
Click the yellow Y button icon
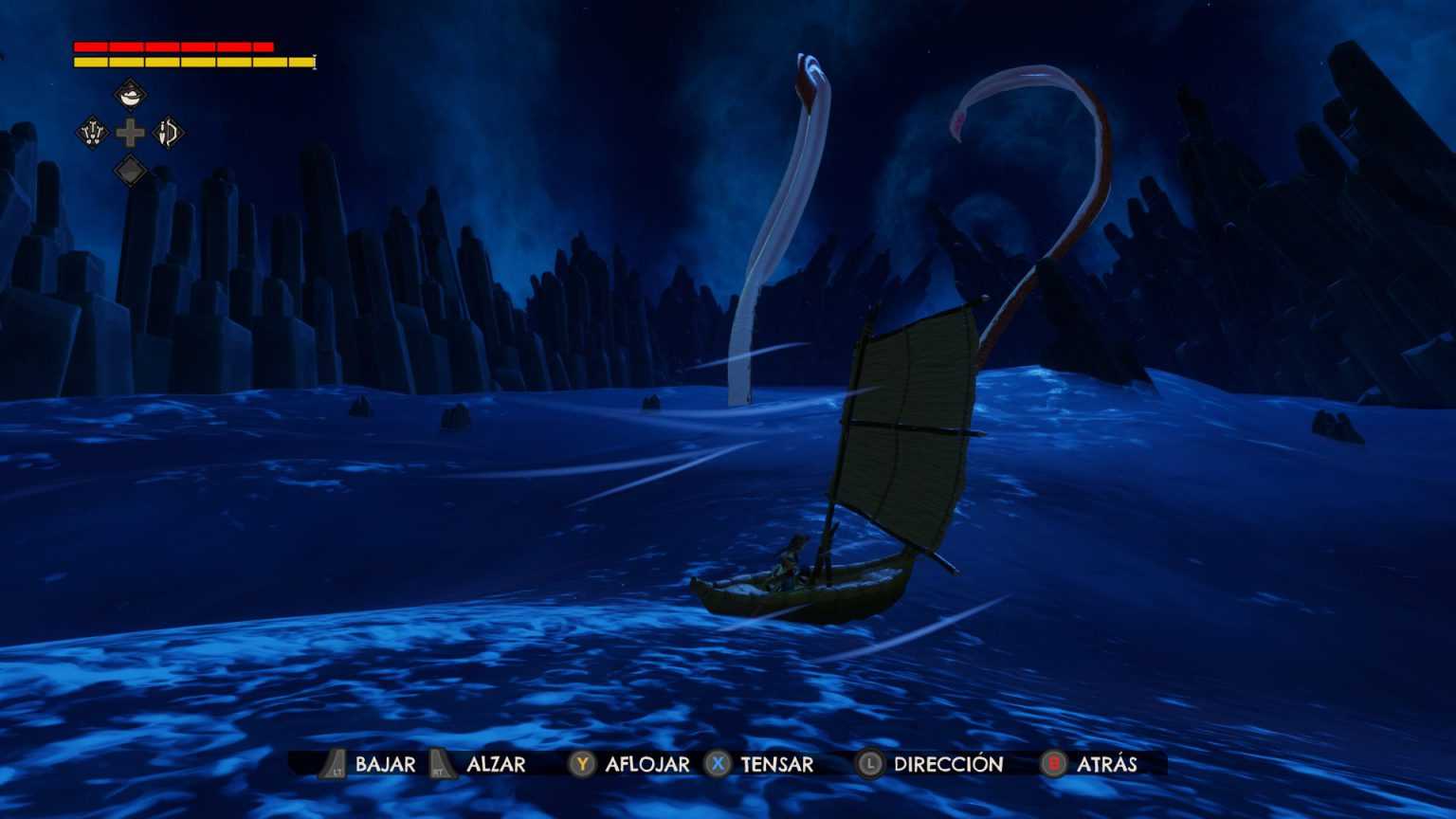(580, 764)
